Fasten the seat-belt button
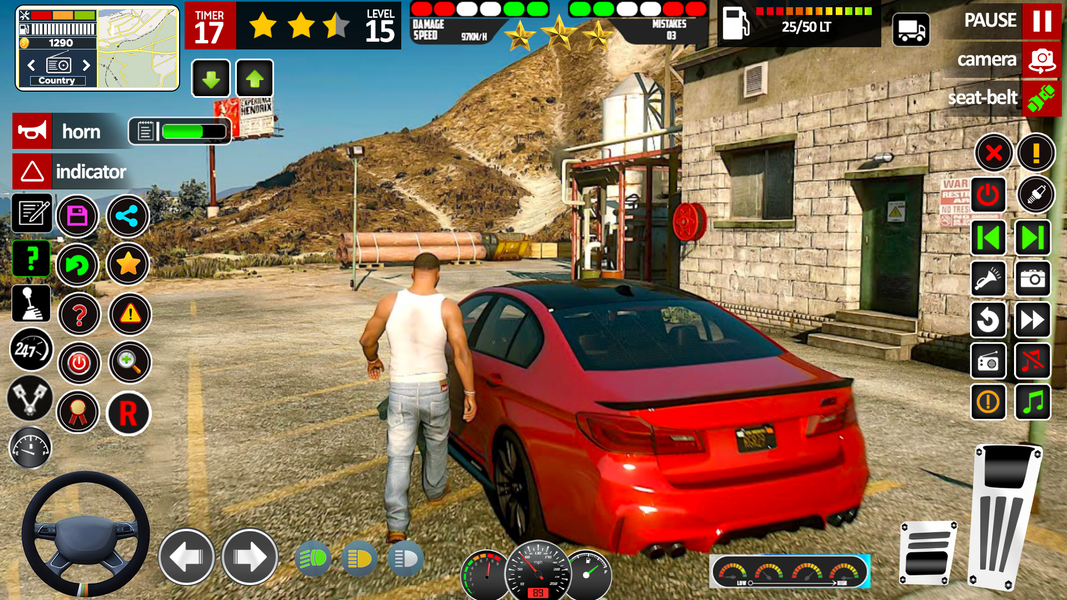1067x600 pixels. coord(1041,98)
